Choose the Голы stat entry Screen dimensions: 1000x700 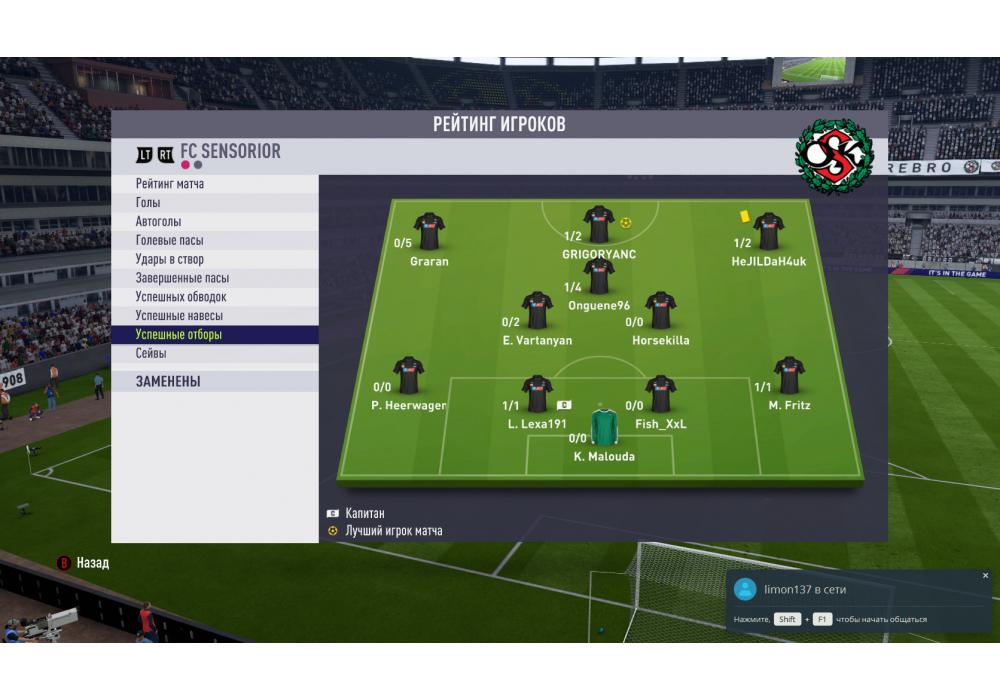[x=148, y=203]
